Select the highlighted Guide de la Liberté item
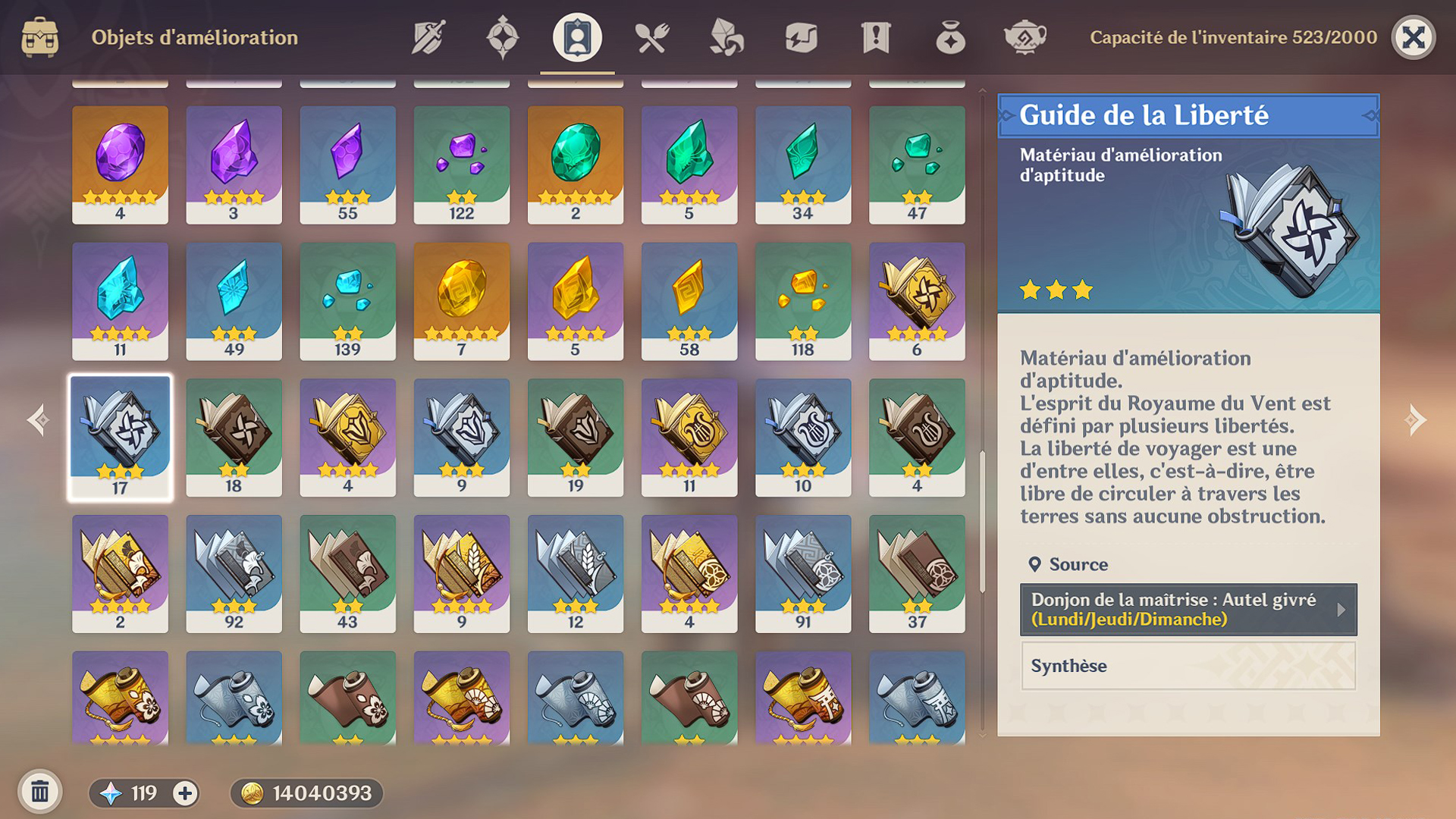 coord(120,436)
